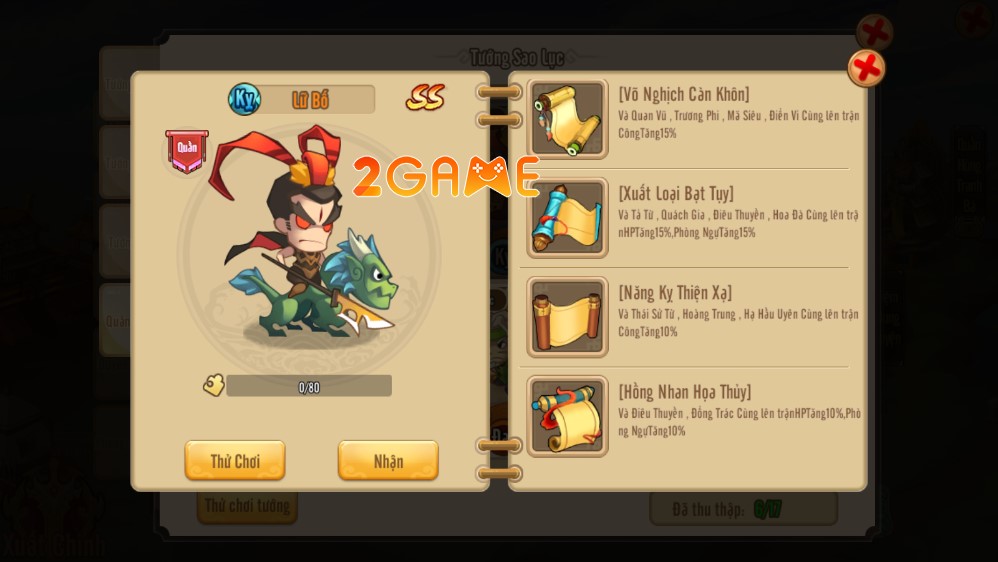Select the Võ Nghịch Càn Khôn scroll icon
Viewport: 998px width, 562px height.
point(567,119)
